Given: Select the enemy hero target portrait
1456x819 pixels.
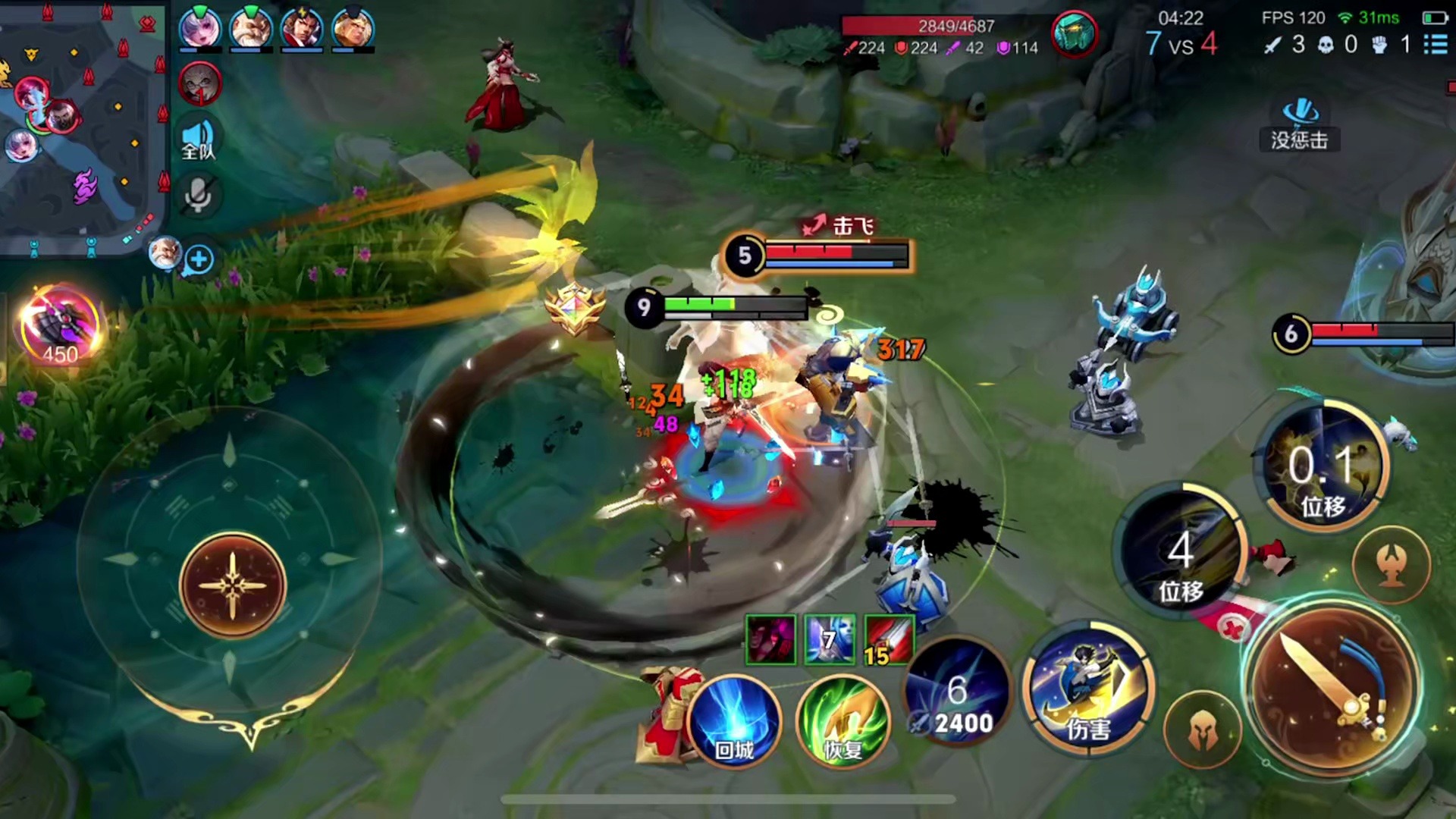Looking at the screenshot, I should (1074, 34).
